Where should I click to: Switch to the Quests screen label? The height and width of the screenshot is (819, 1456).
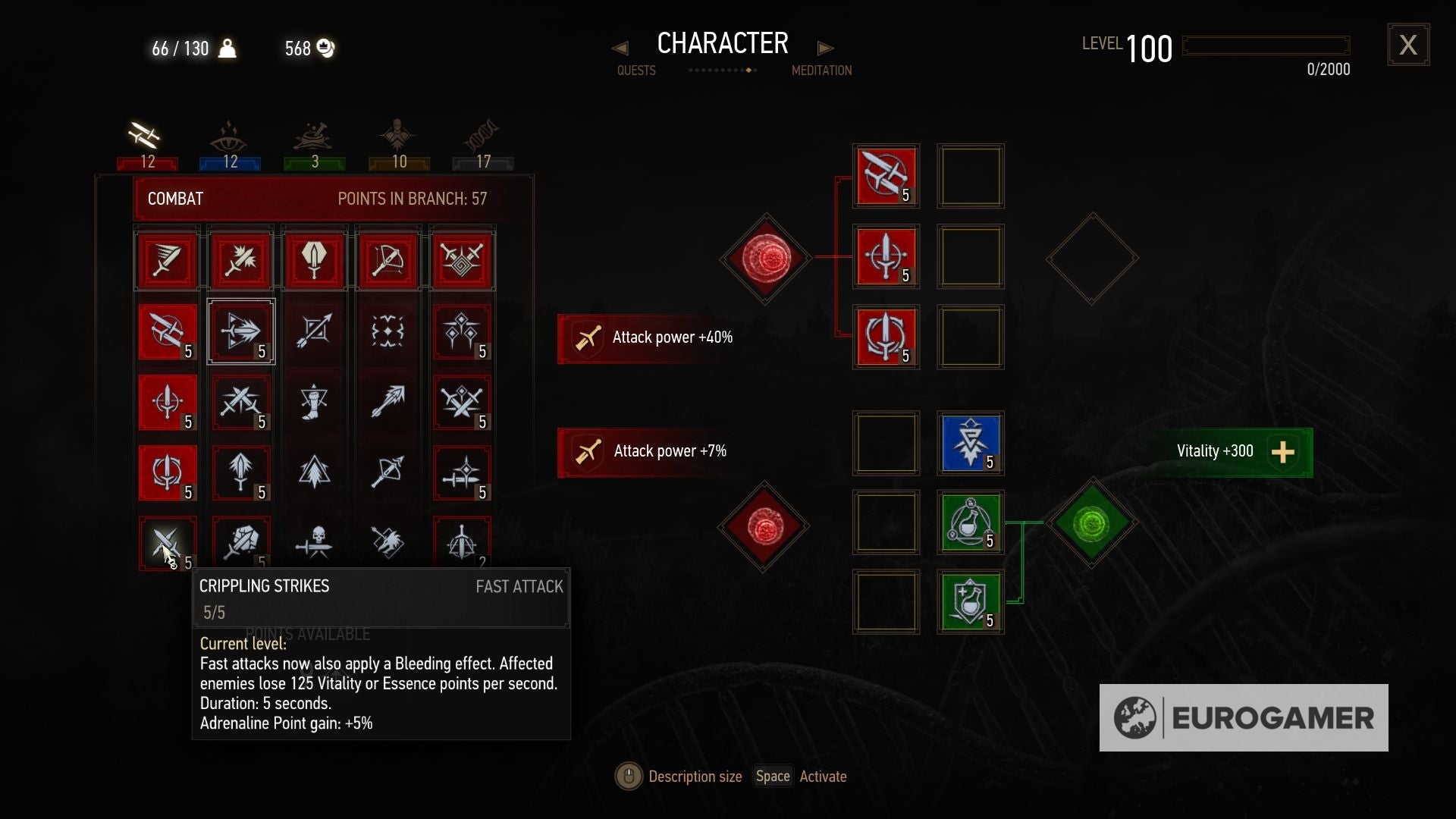(x=636, y=71)
